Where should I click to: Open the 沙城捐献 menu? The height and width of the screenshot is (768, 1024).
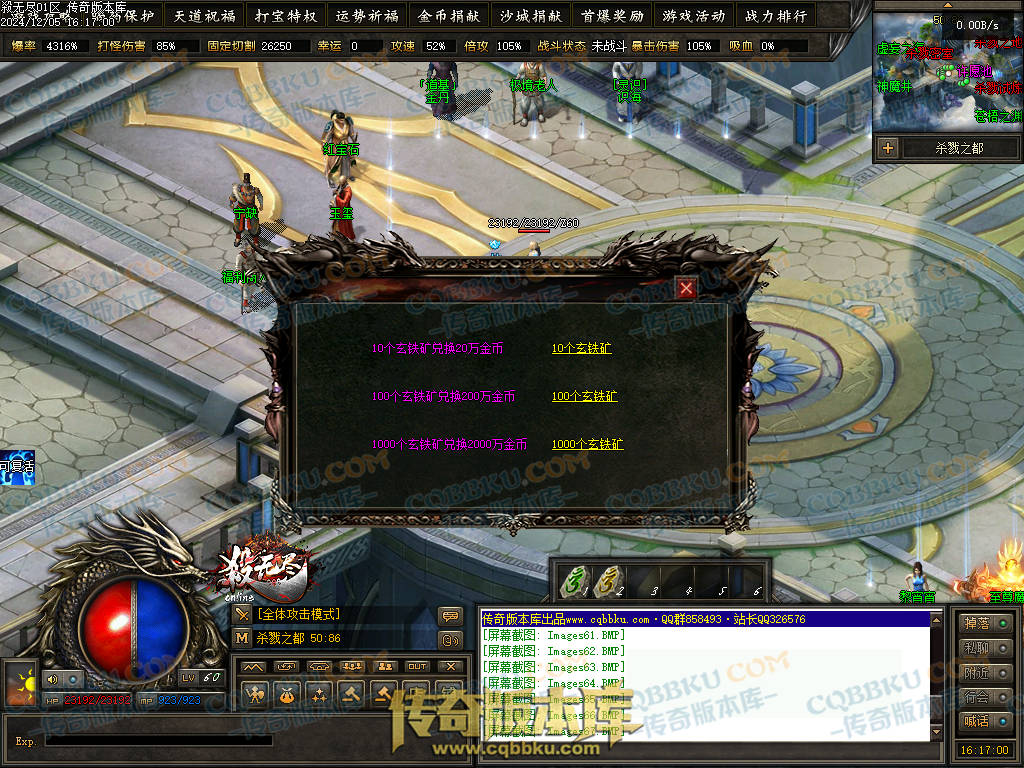click(x=530, y=16)
